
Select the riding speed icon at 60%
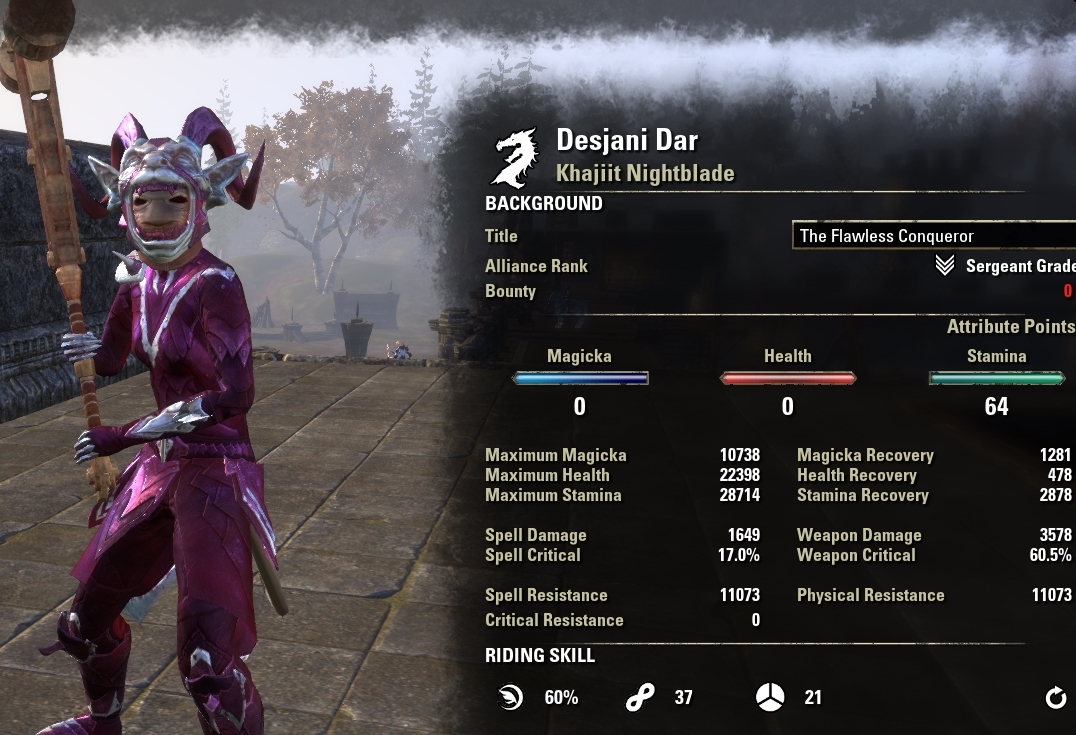pyautogui.click(x=511, y=698)
